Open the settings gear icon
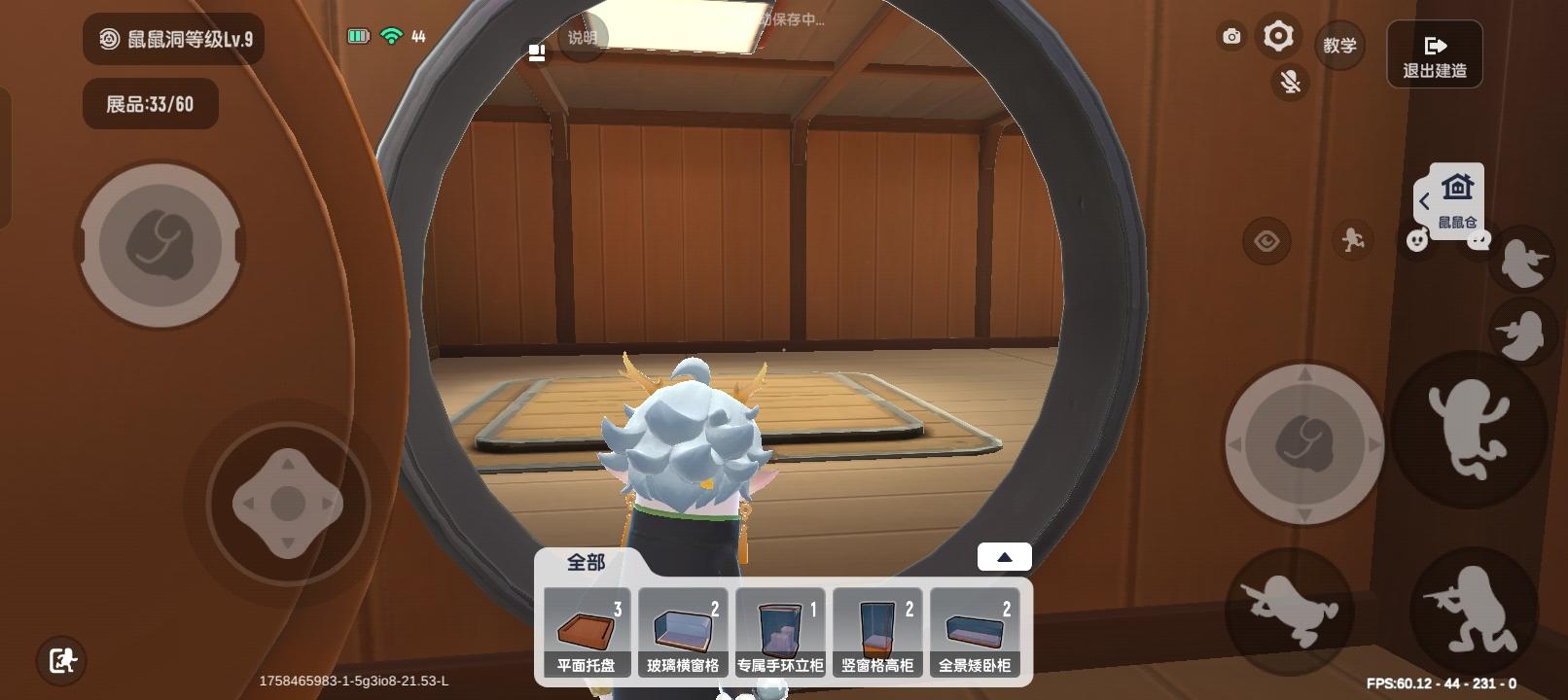Viewport: 1568px width, 700px height. point(1277,36)
